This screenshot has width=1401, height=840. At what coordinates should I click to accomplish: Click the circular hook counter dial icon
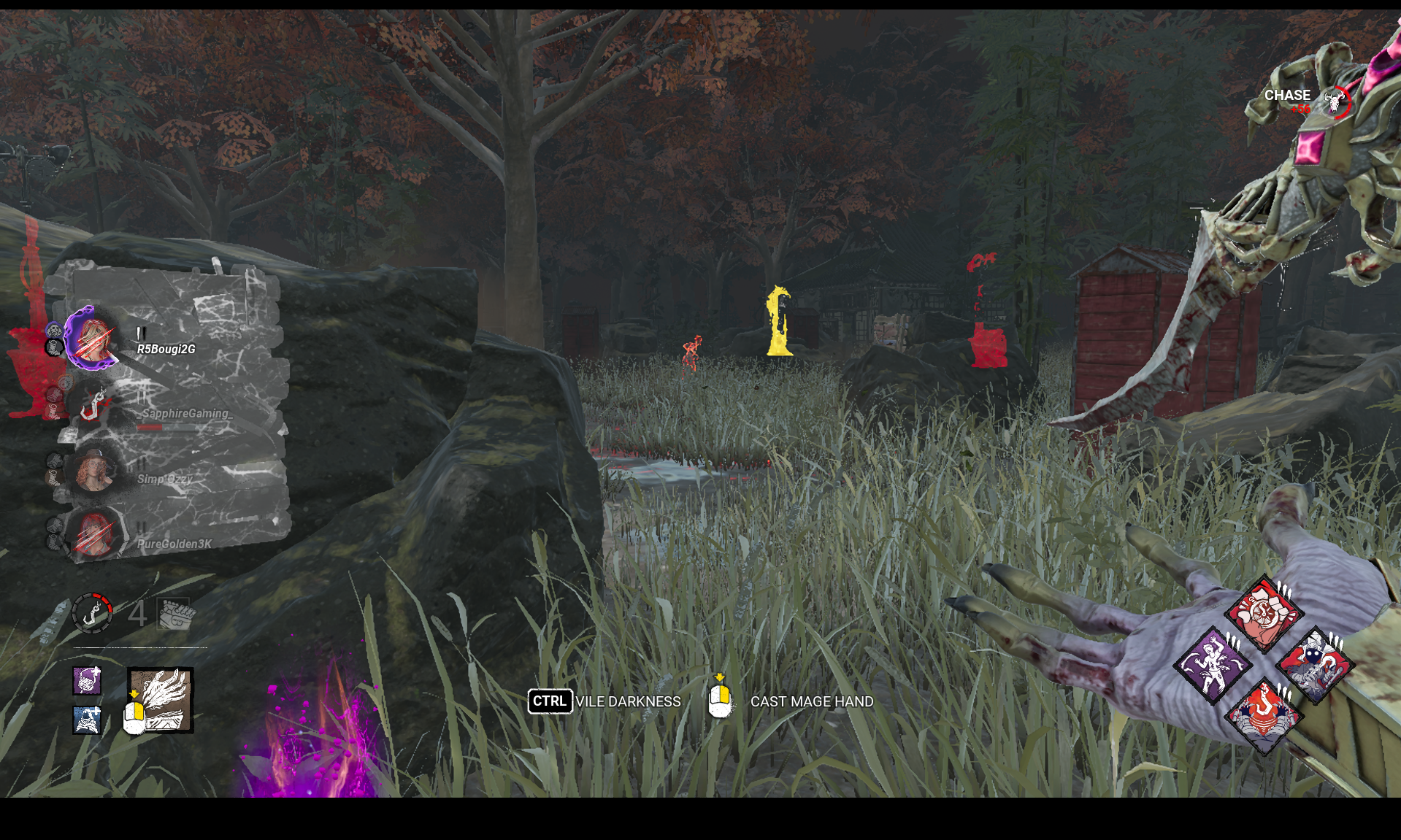(x=92, y=613)
